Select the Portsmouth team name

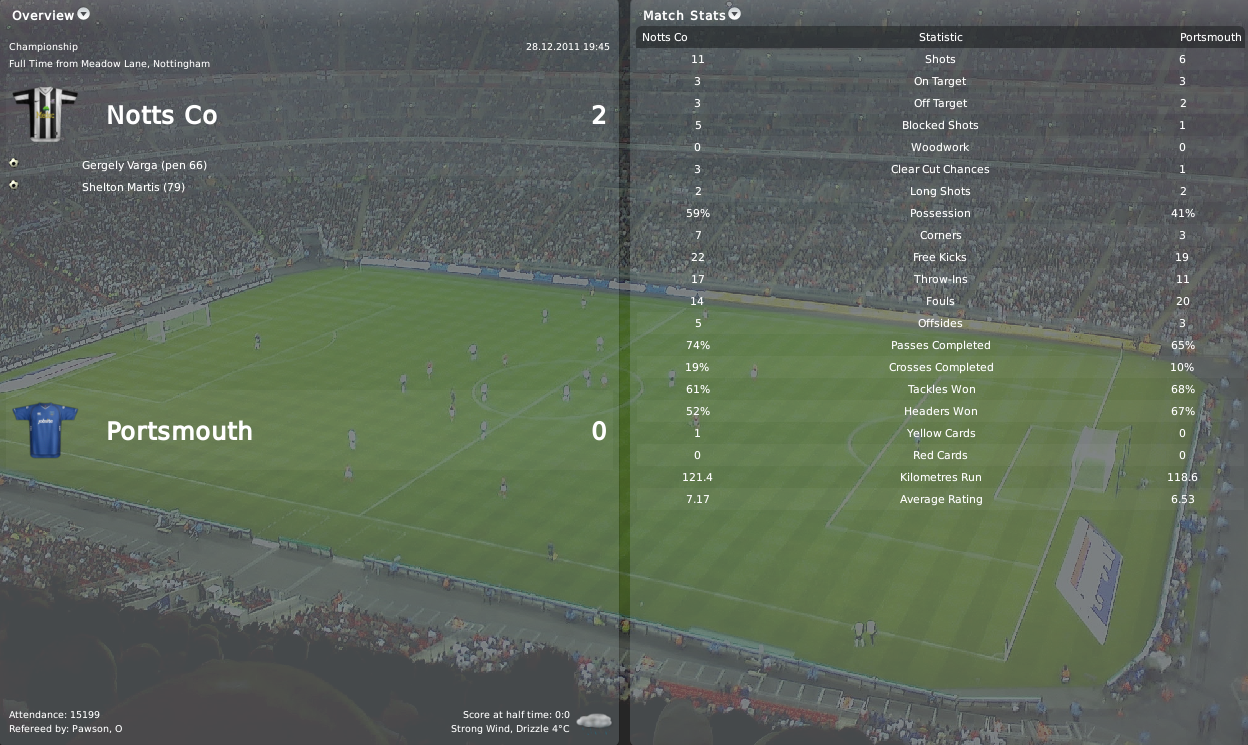tap(179, 431)
